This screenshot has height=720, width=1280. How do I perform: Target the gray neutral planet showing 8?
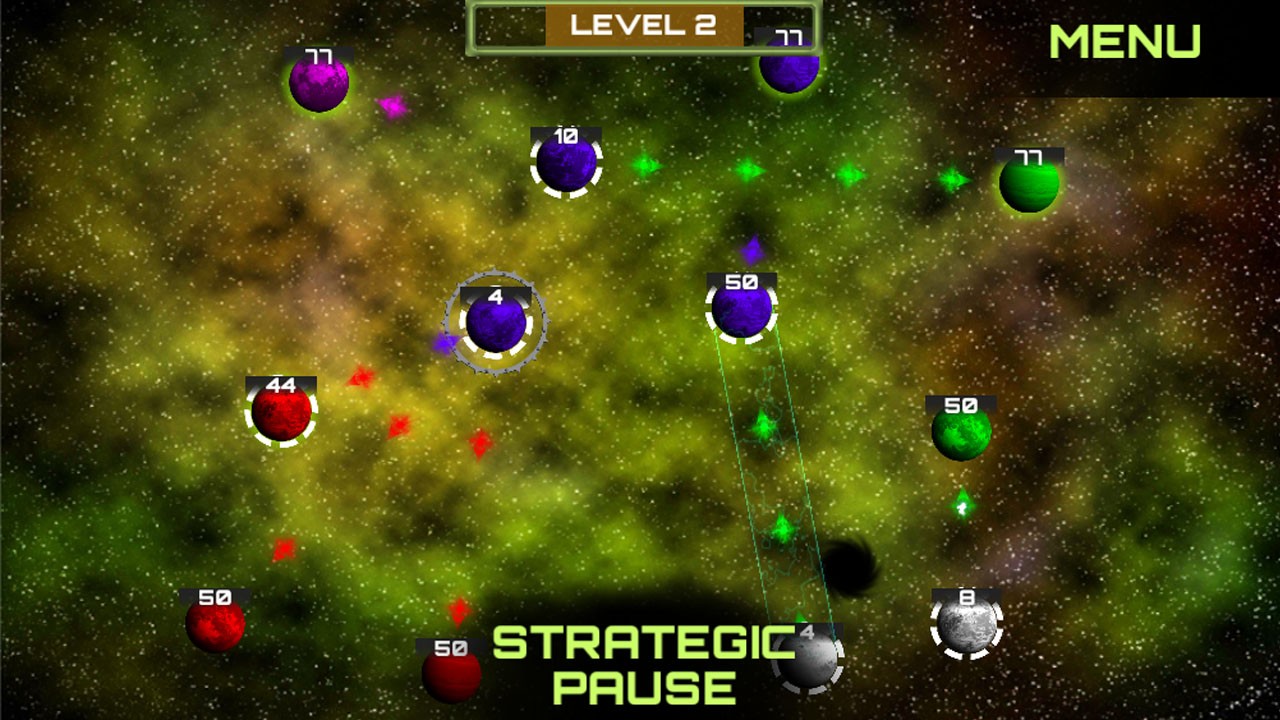point(966,624)
